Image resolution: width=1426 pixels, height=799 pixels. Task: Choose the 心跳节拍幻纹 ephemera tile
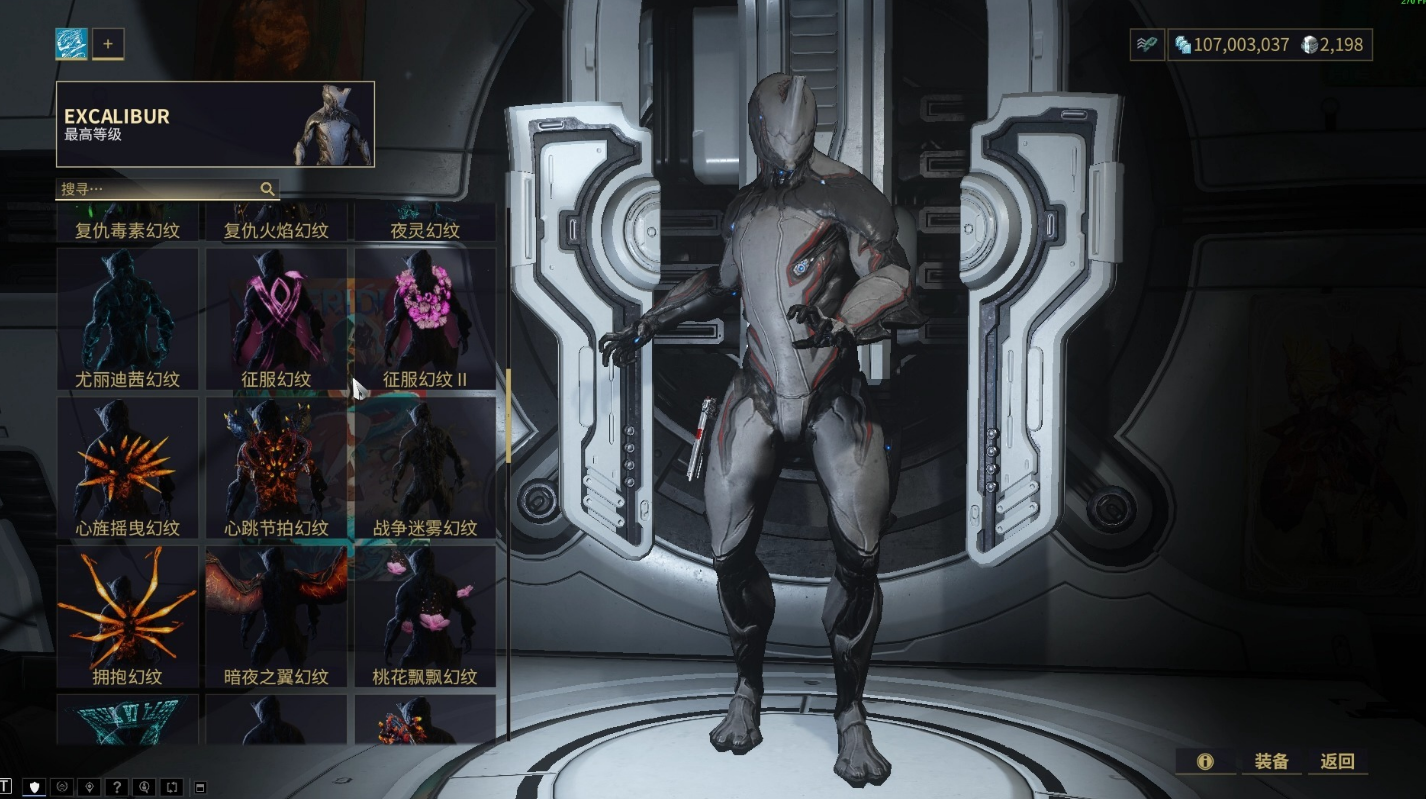[277, 467]
